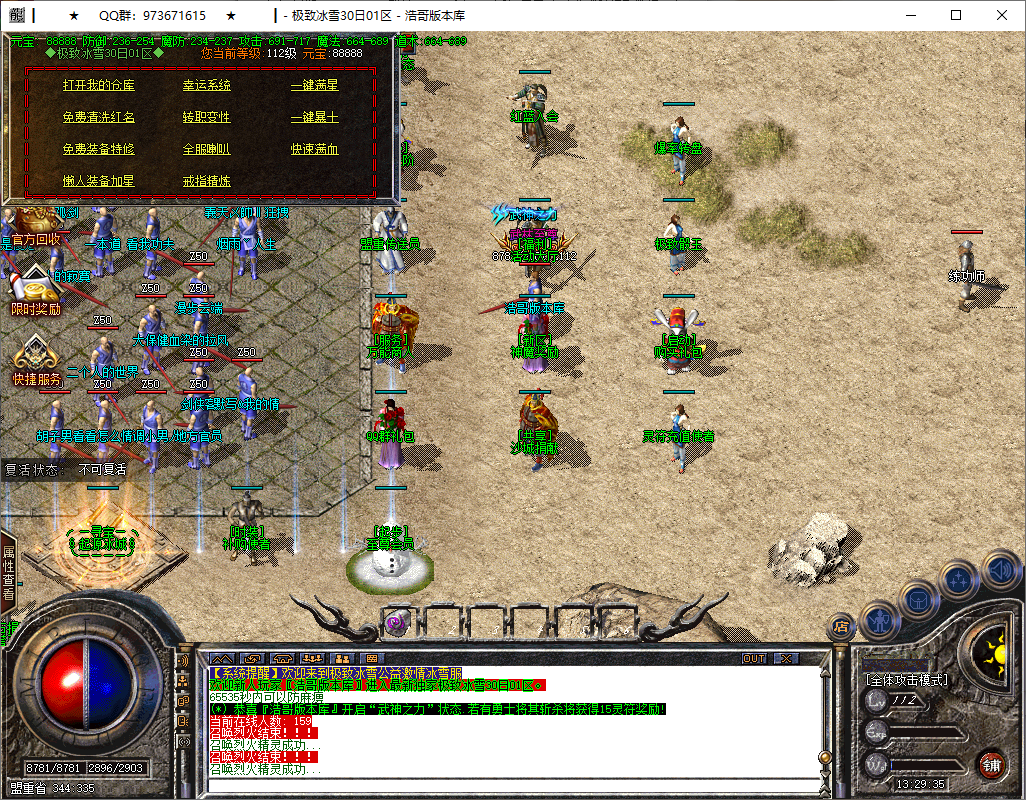This screenshot has width=1026, height=800.
Task: Choose 免费清洗红名 in the service menu
Action: (x=98, y=118)
